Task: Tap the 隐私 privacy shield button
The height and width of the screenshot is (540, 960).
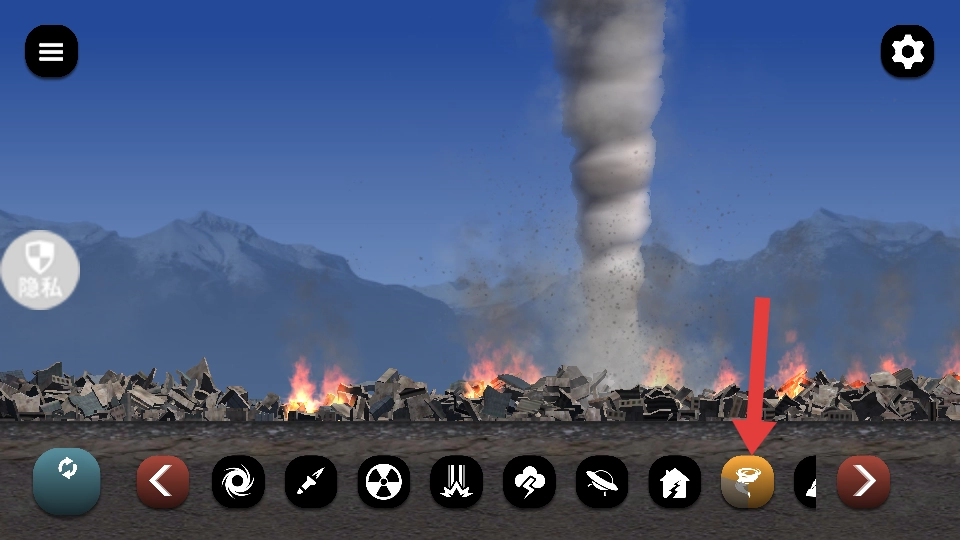Action: [40, 269]
